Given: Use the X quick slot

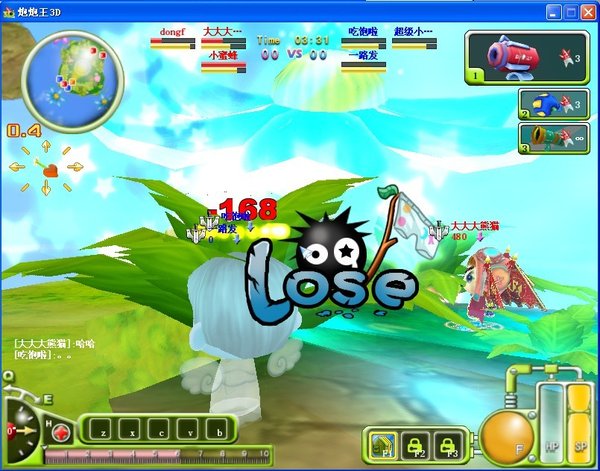Looking at the screenshot, I should pos(131,432).
